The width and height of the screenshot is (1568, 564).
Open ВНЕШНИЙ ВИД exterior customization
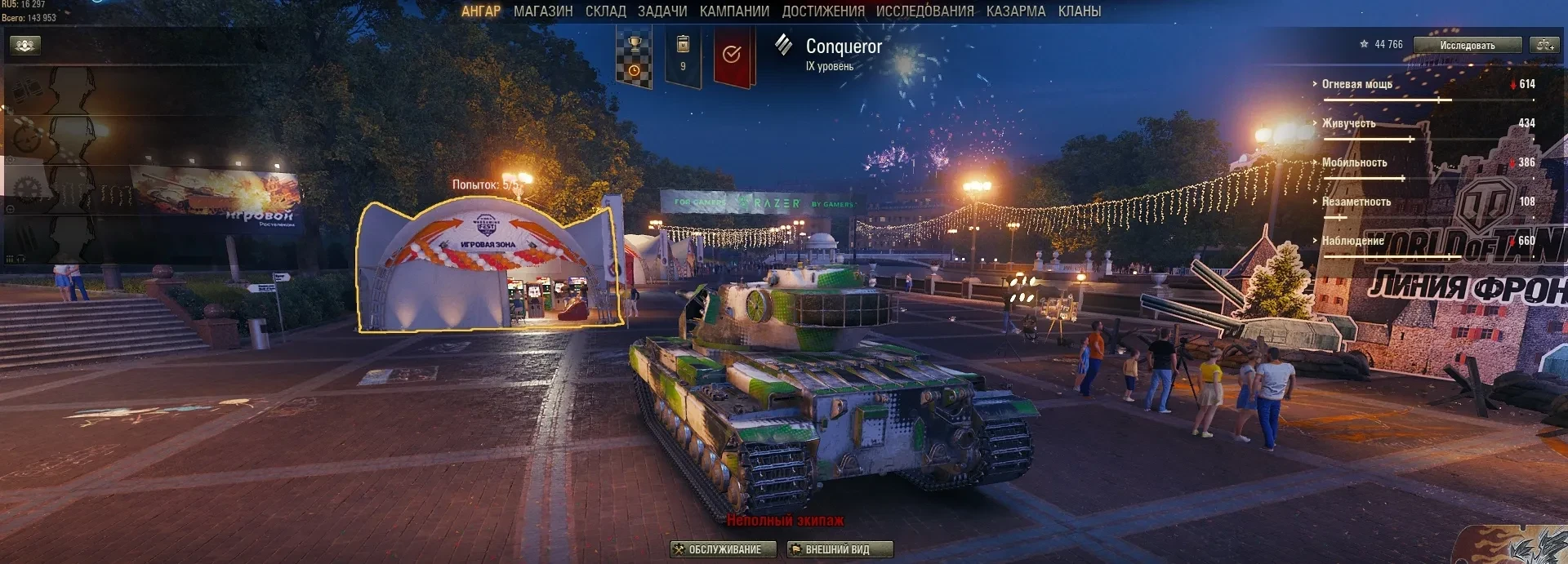coord(840,549)
